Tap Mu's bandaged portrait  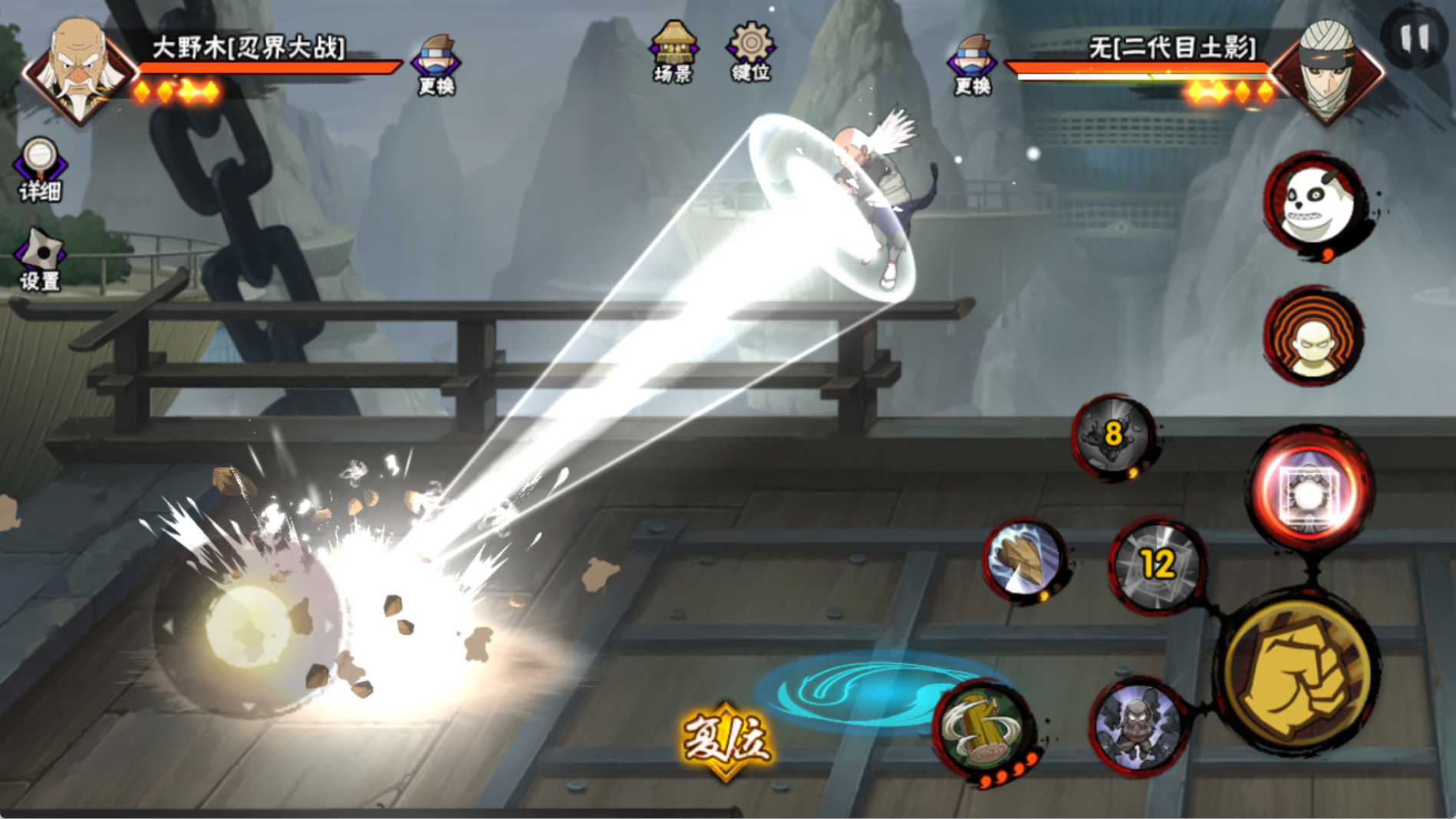point(1328,69)
